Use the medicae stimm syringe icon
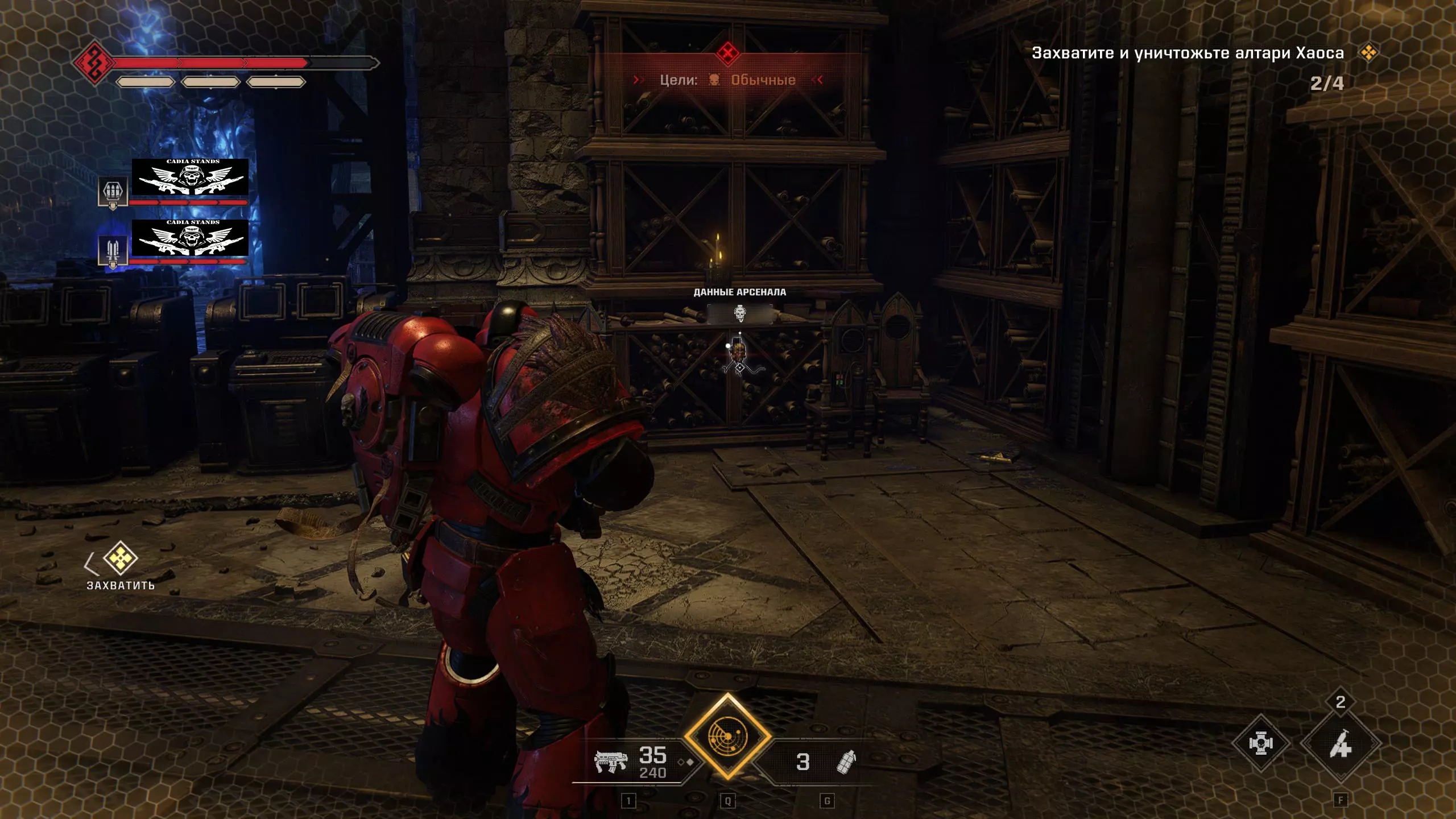 [x=1340, y=744]
